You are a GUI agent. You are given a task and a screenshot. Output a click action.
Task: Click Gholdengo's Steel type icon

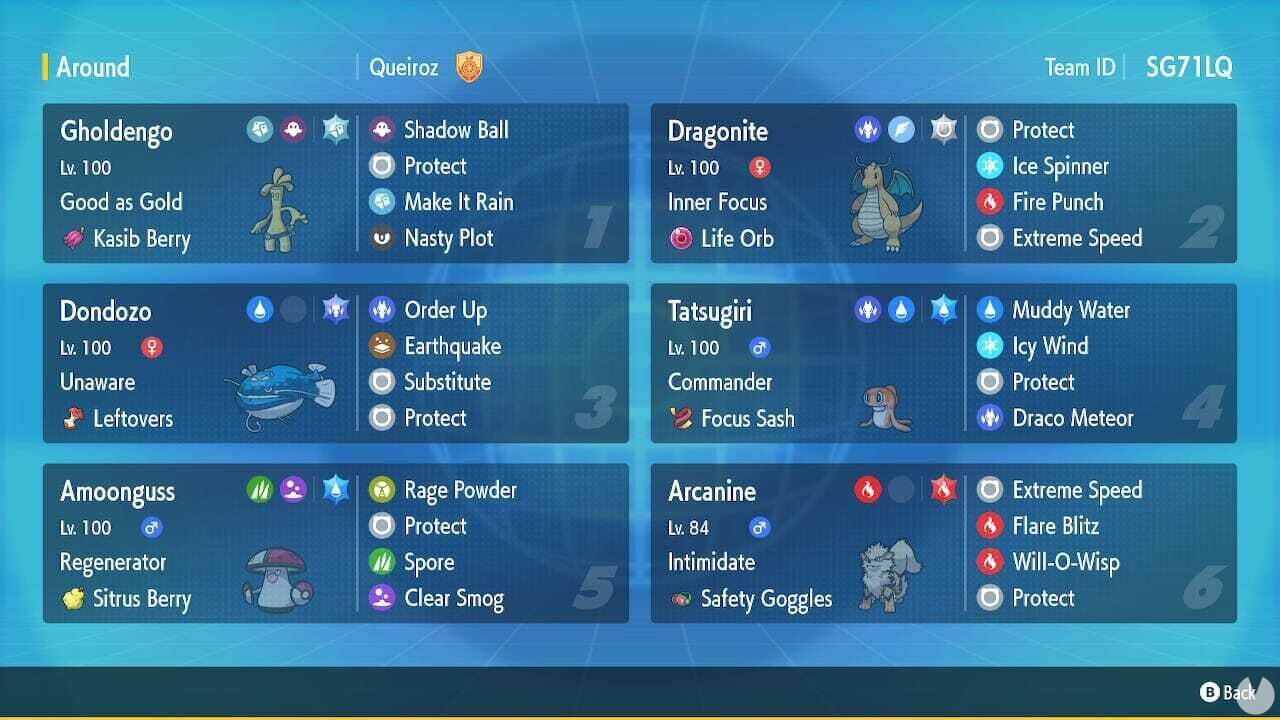[260, 128]
